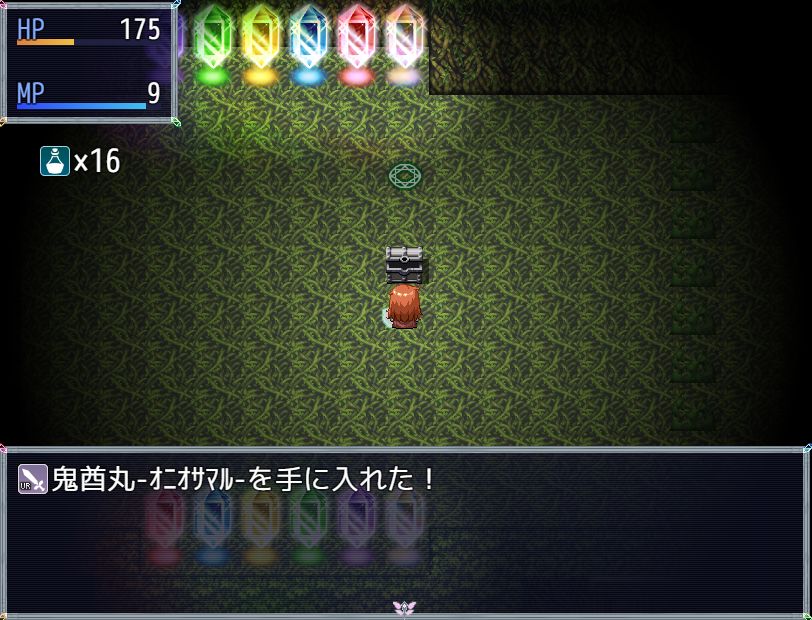812x620 pixels.
Task: Advance the item-obtained message window
Action: tap(405, 530)
